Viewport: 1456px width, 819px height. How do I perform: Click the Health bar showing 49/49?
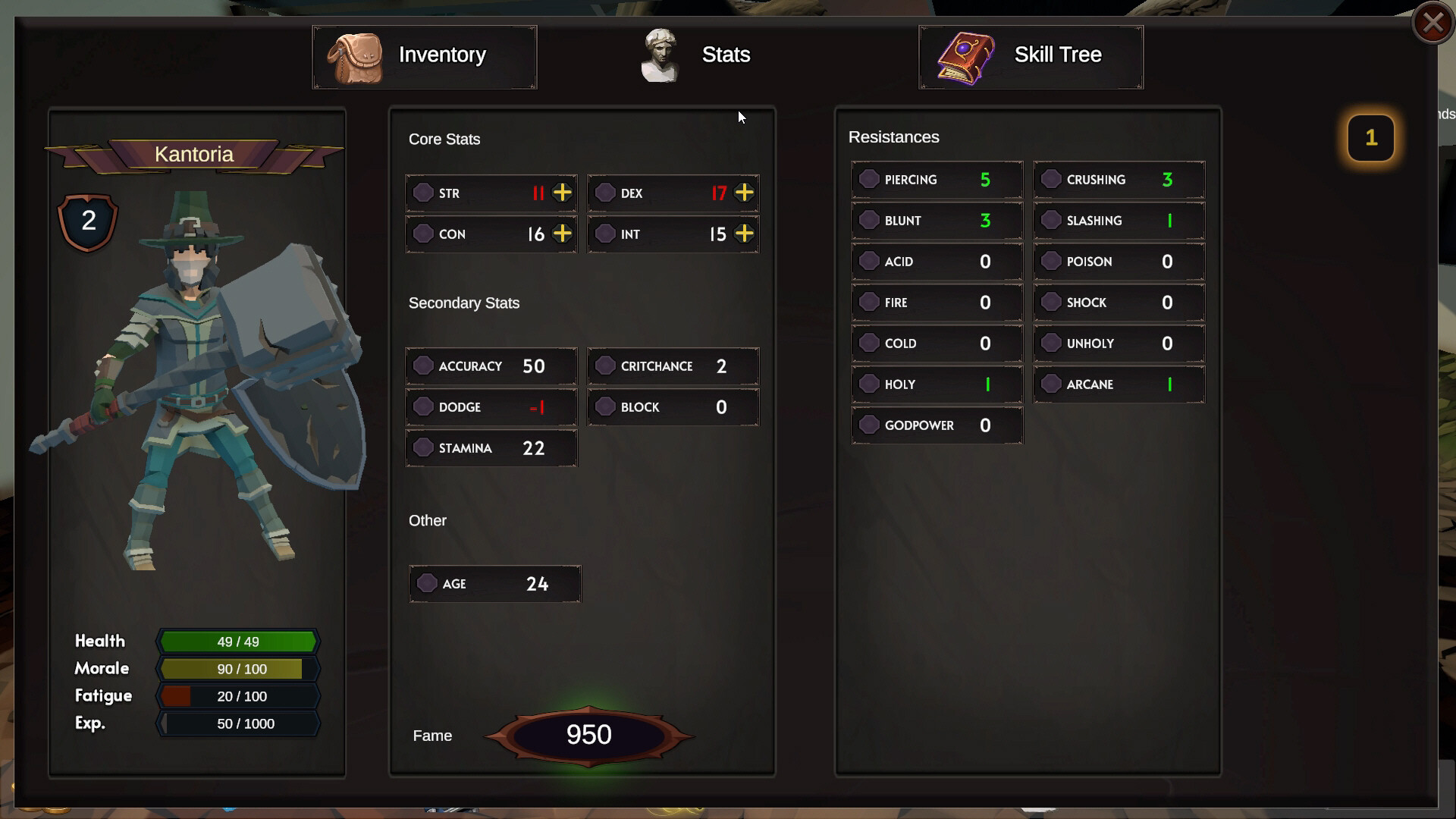[237, 642]
